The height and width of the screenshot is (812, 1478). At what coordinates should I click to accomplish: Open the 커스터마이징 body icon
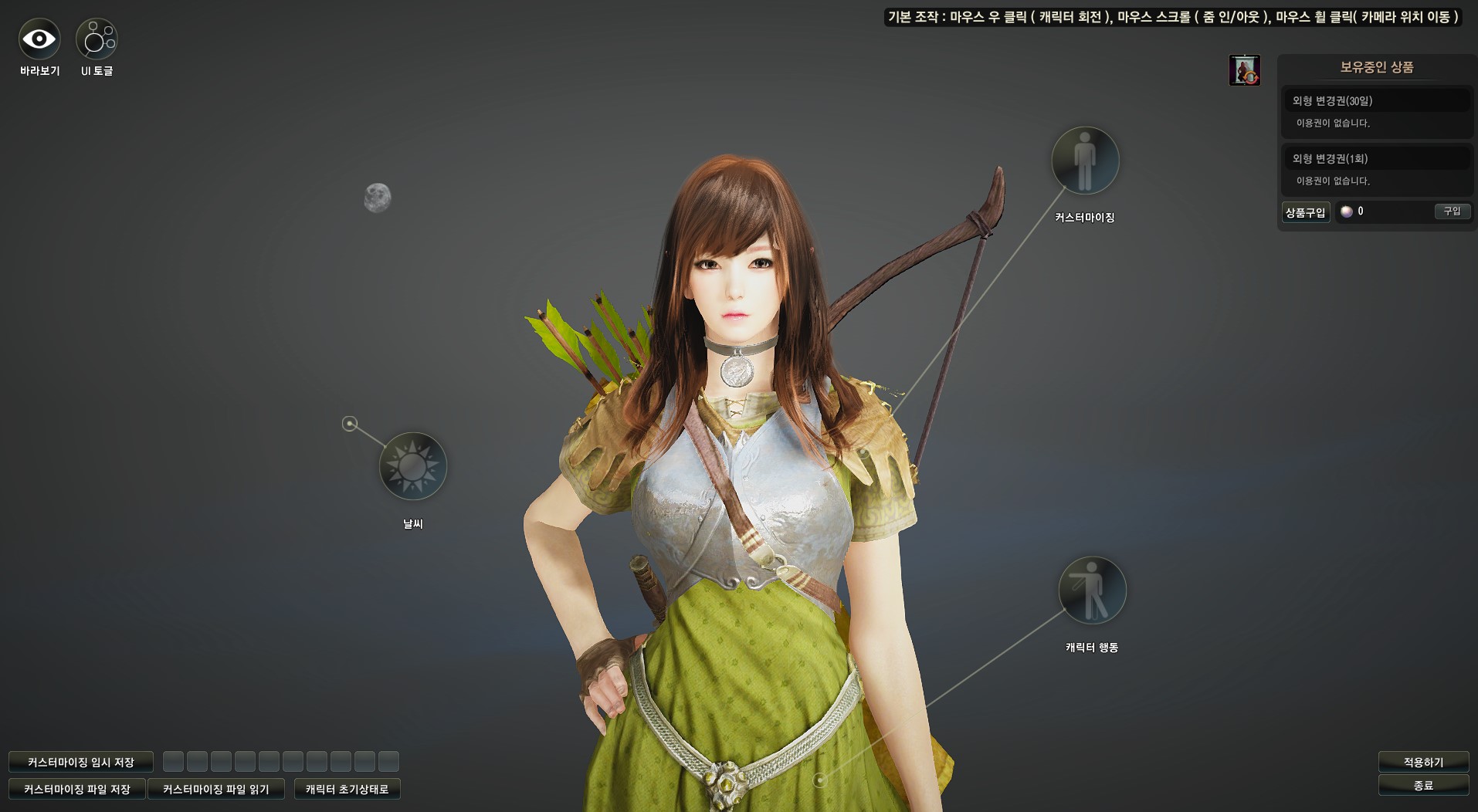(x=1085, y=161)
